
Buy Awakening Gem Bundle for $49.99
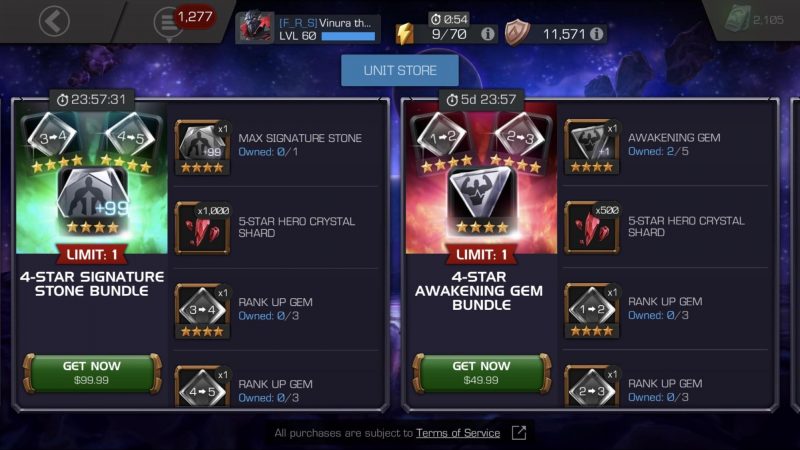click(481, 372)
